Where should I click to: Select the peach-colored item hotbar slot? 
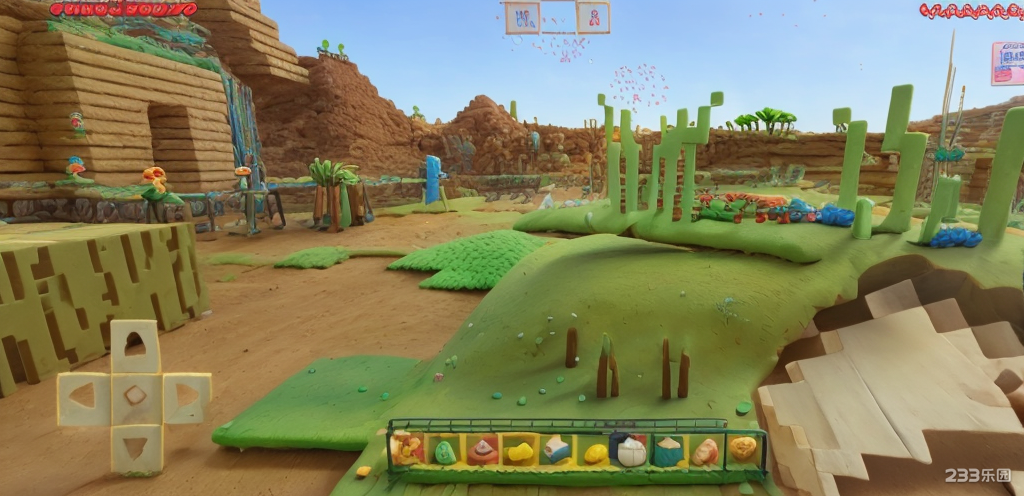pos(705,451)
